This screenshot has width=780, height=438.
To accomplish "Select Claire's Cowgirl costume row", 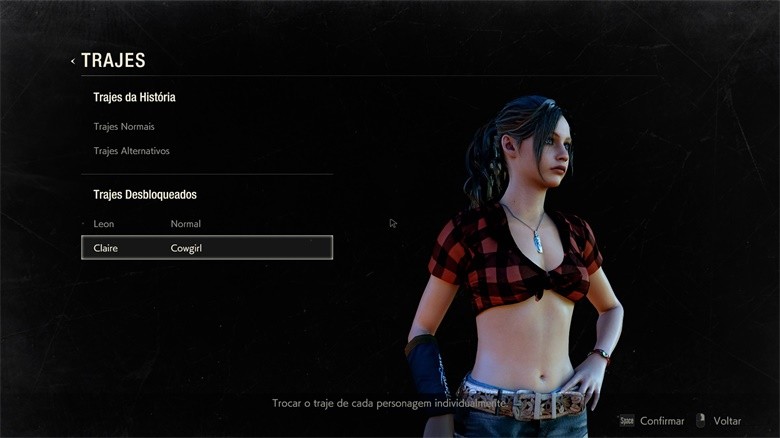I will click(206, 247).
